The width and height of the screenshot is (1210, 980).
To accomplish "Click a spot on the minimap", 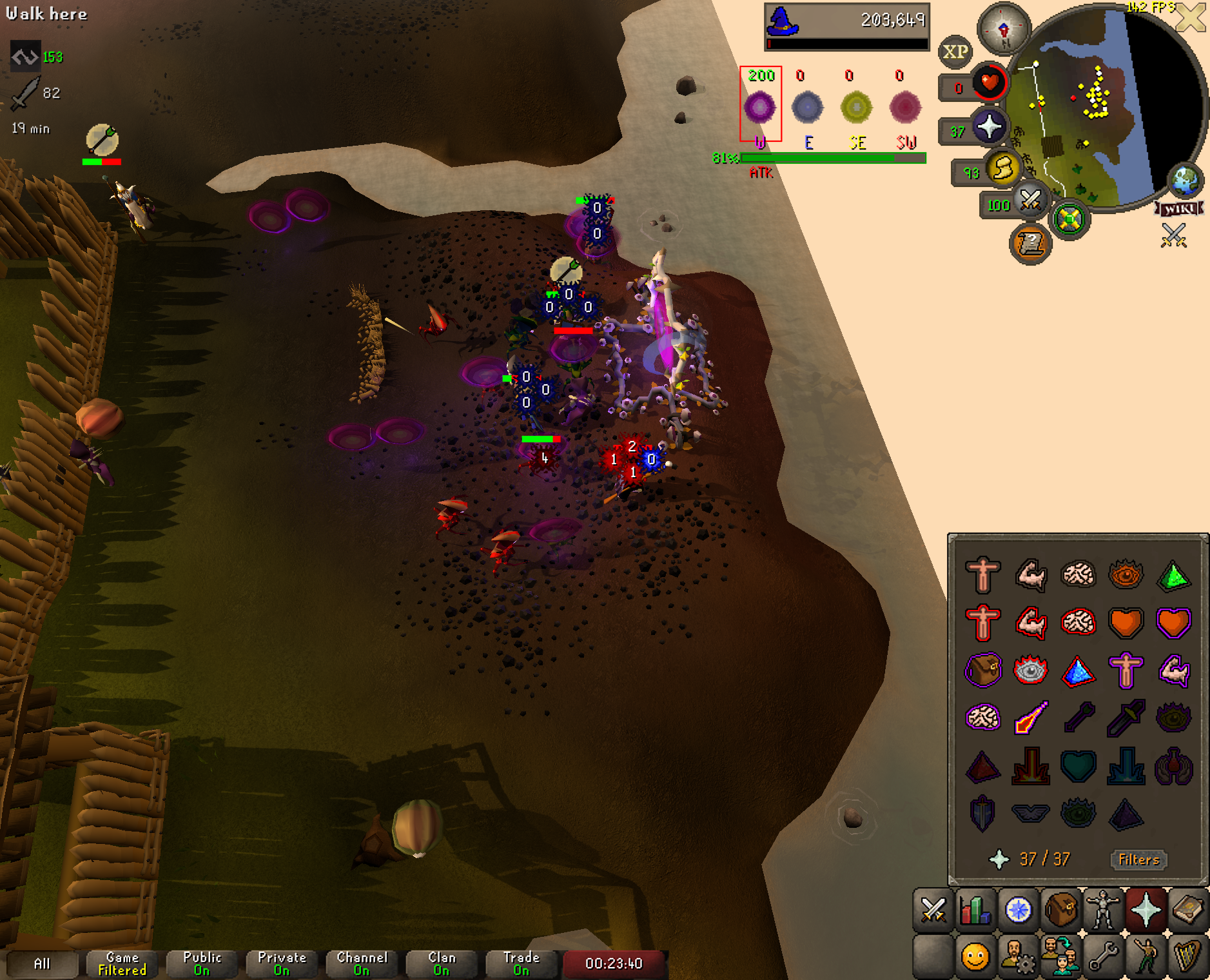I will [x=1089, y=129].
